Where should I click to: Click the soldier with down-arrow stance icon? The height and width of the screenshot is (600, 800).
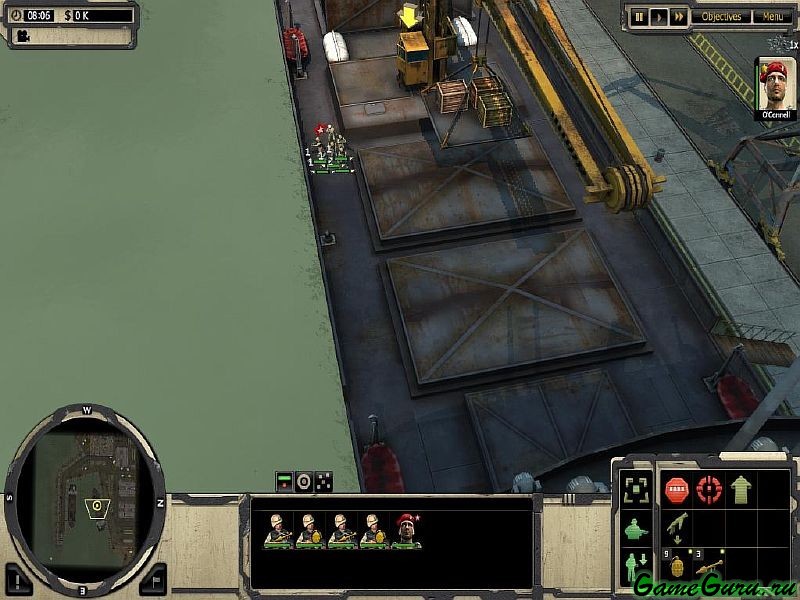coord(634,568)
